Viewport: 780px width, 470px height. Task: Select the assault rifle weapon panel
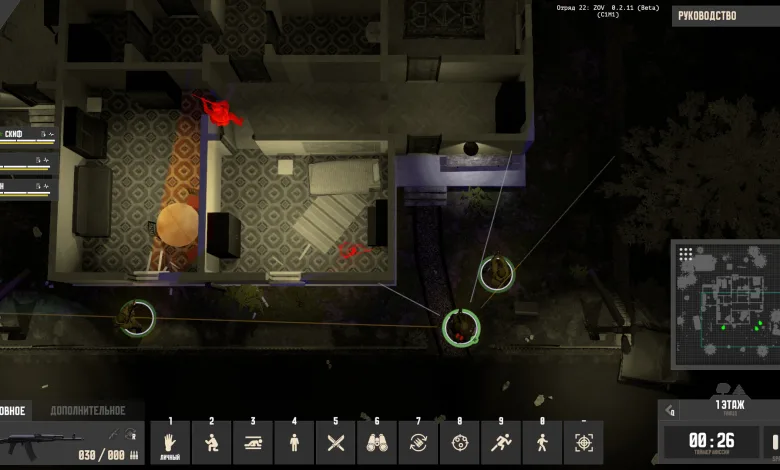[70, 442]
